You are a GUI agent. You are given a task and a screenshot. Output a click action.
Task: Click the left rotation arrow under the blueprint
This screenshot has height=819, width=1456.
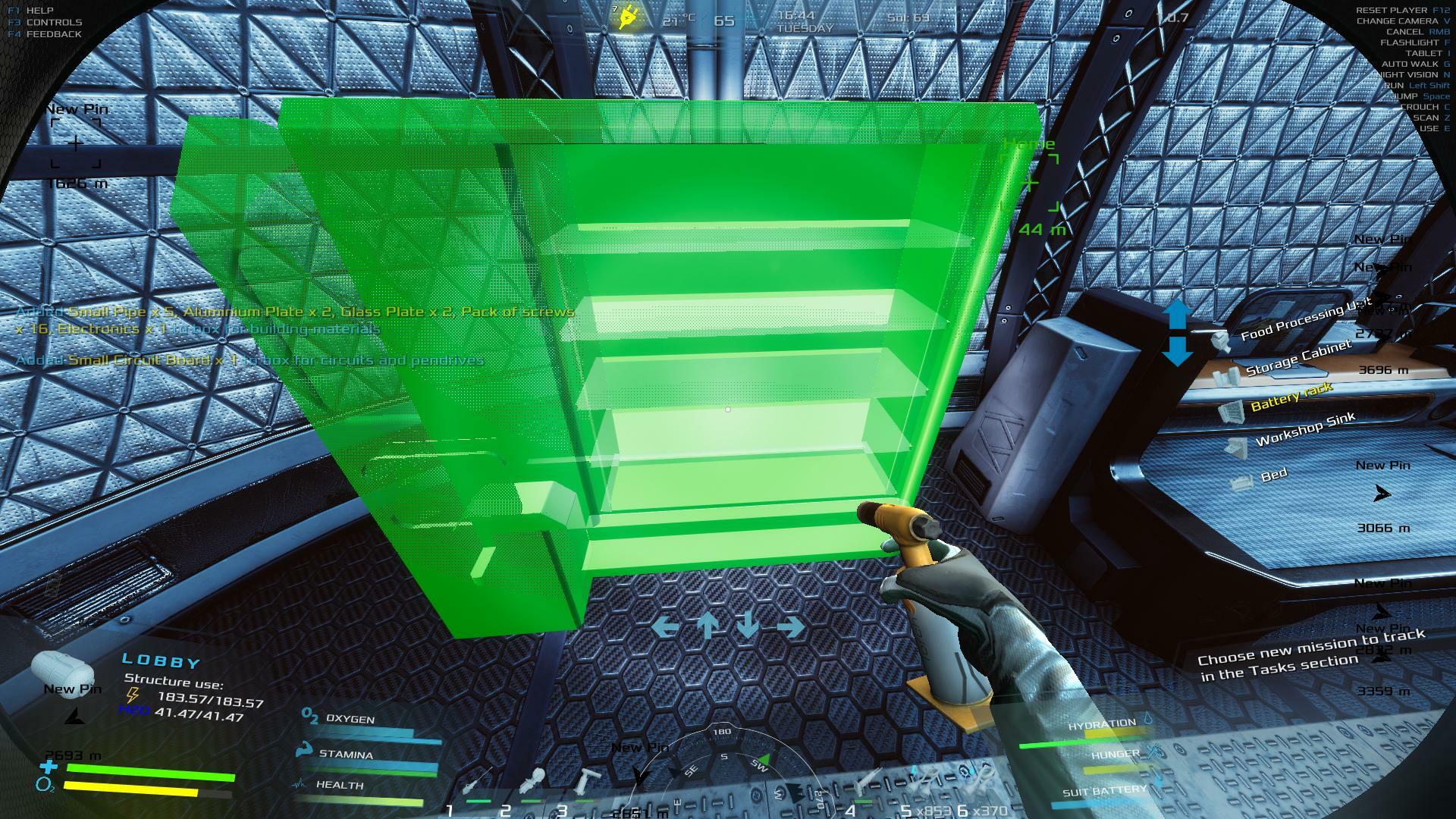(x=665, y=626)
